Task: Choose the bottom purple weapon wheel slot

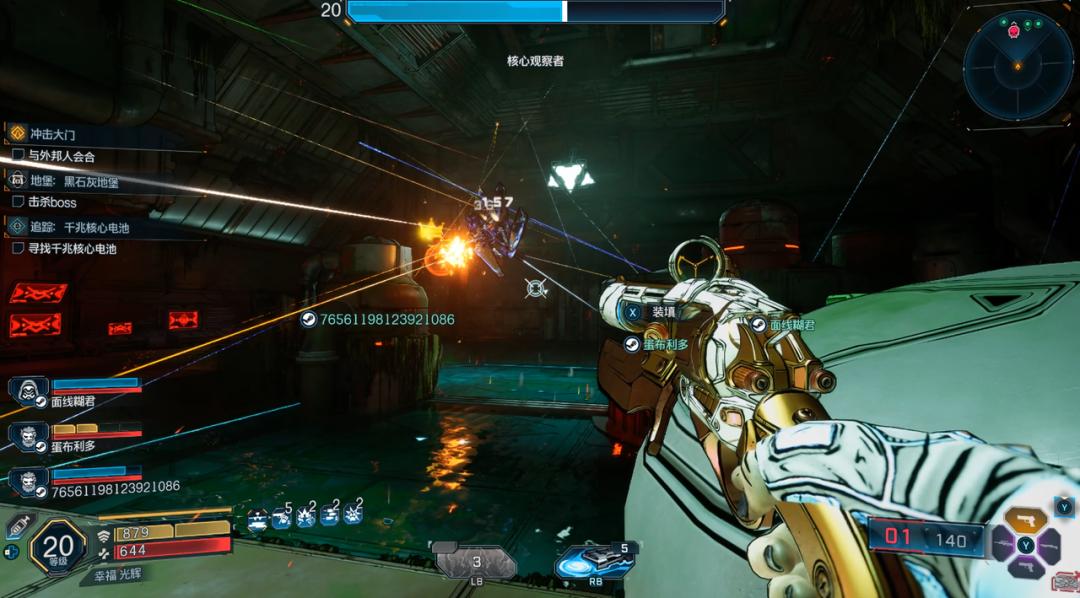Action: (x=1025, y=568)
